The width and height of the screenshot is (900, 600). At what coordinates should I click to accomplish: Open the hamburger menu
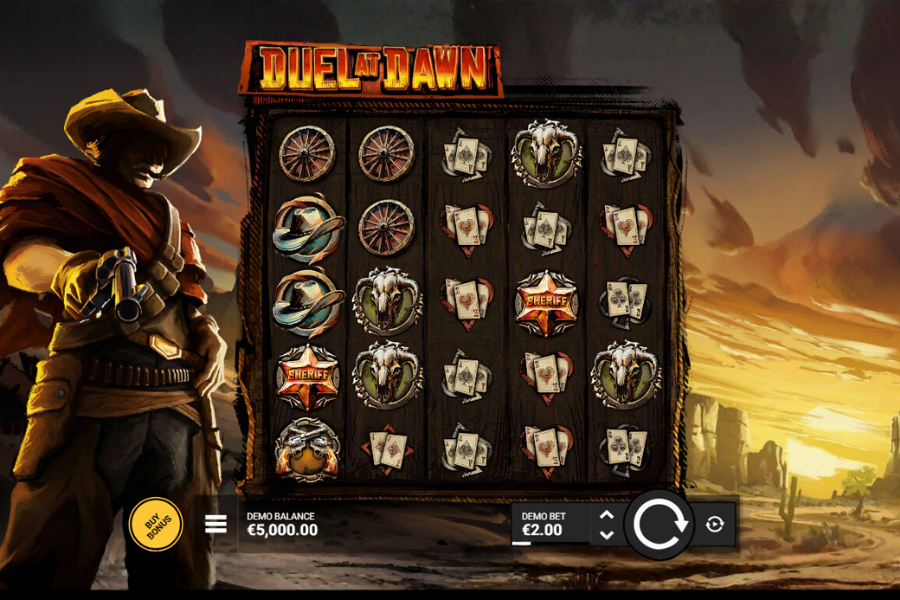coord(216,524)
